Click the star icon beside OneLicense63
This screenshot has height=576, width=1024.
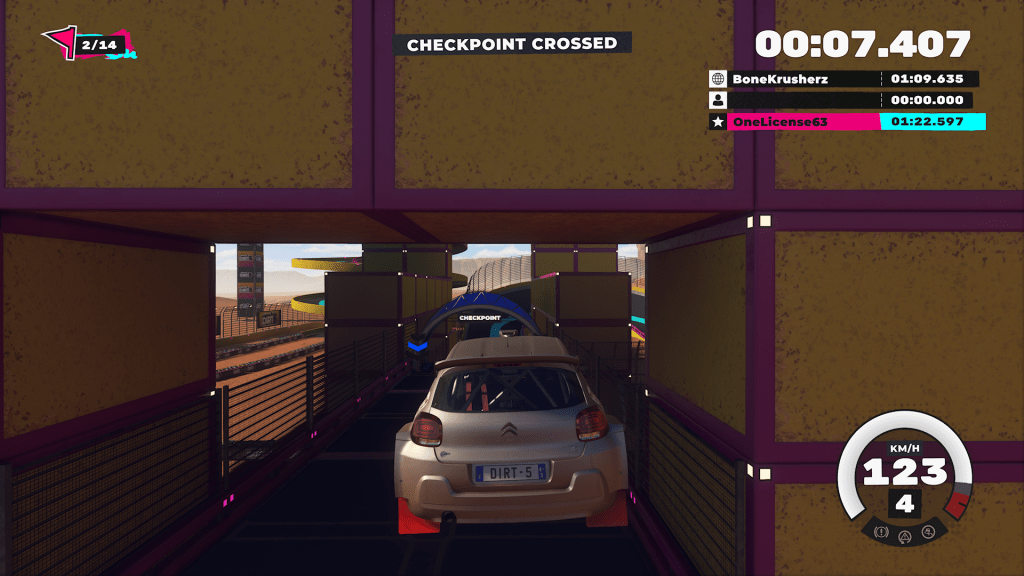[x=717, y=122]
